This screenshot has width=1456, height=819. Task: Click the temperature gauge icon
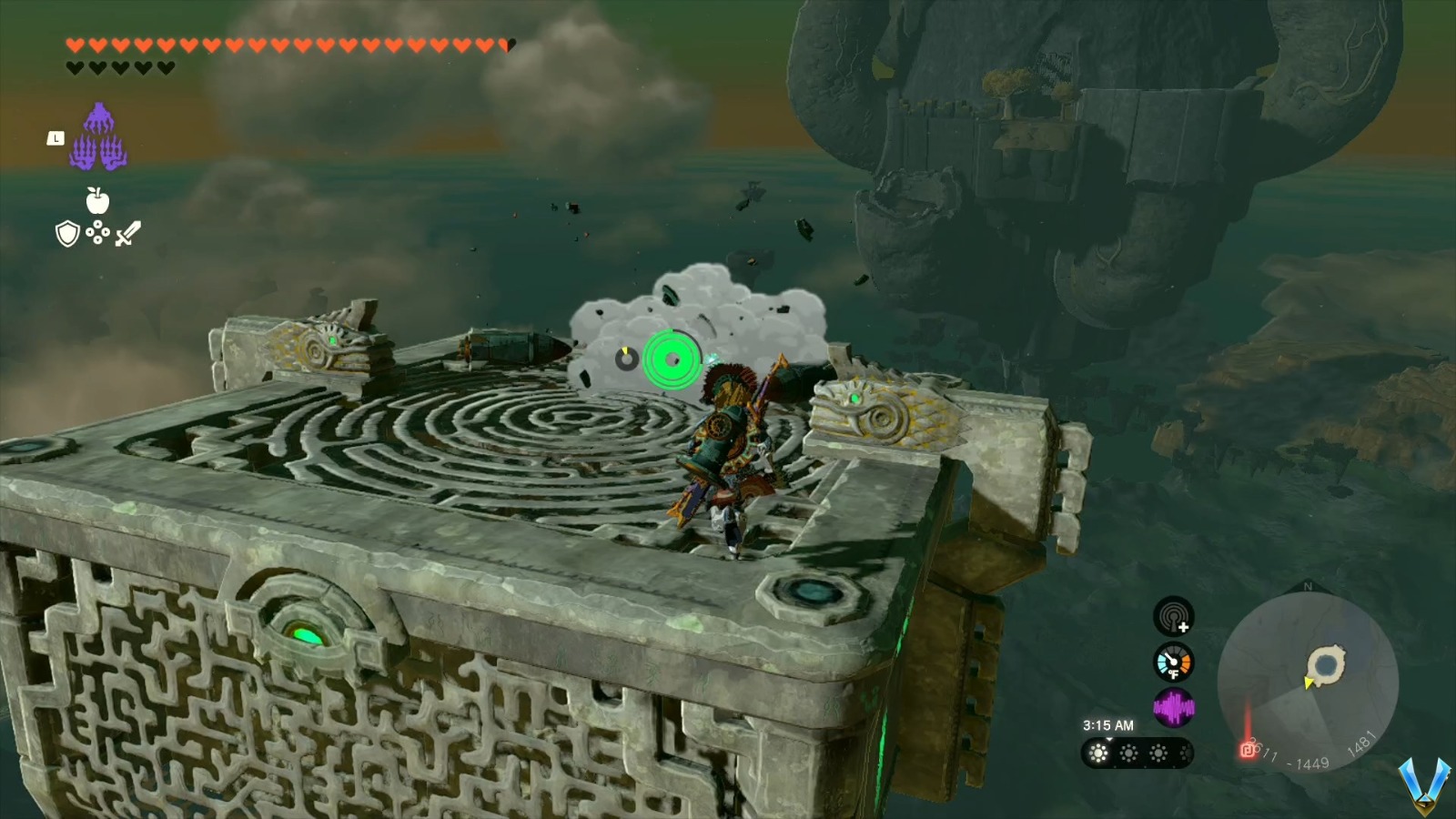[x=1173, y=662]
